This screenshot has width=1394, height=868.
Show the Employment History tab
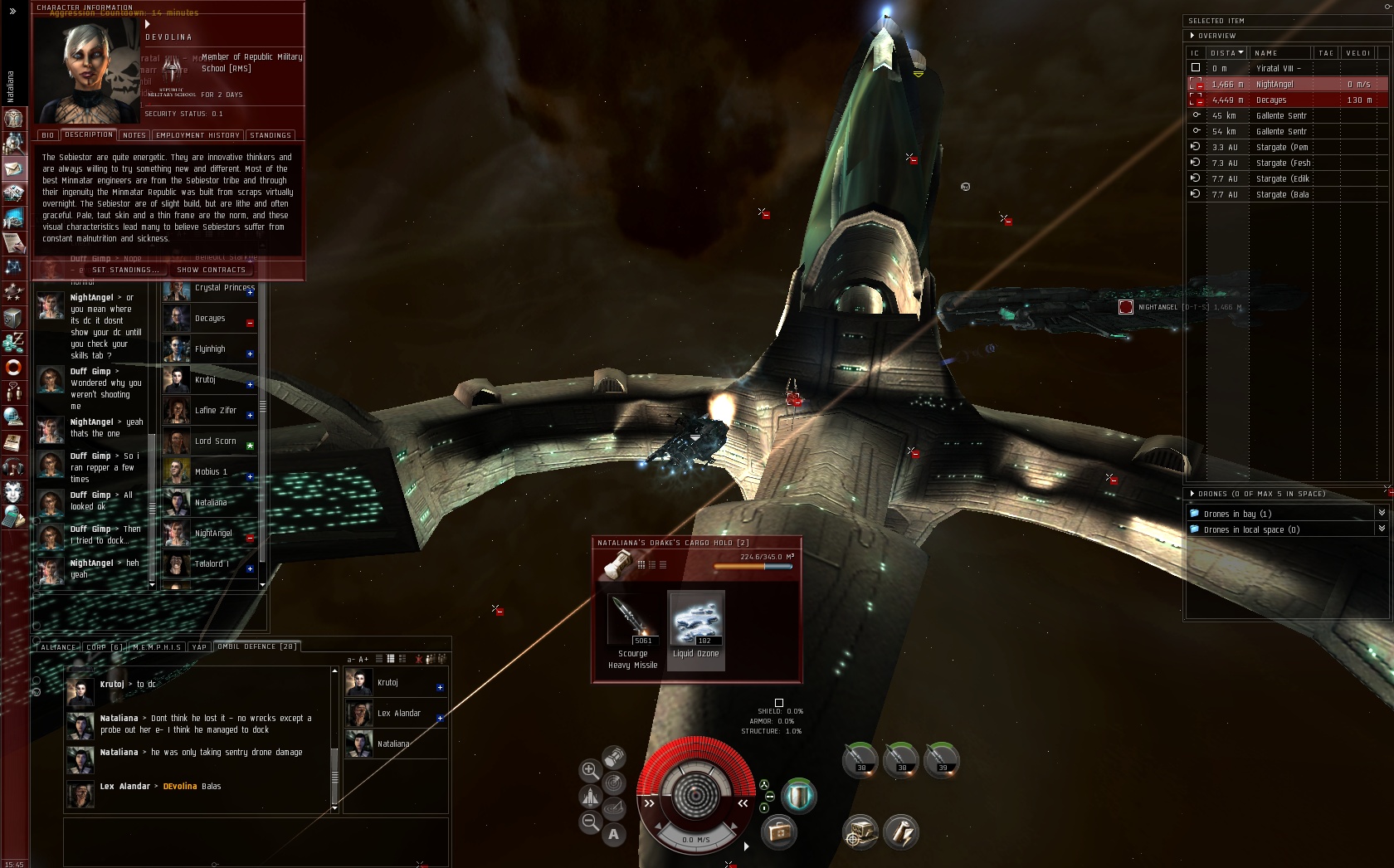(x=197, y=135)
